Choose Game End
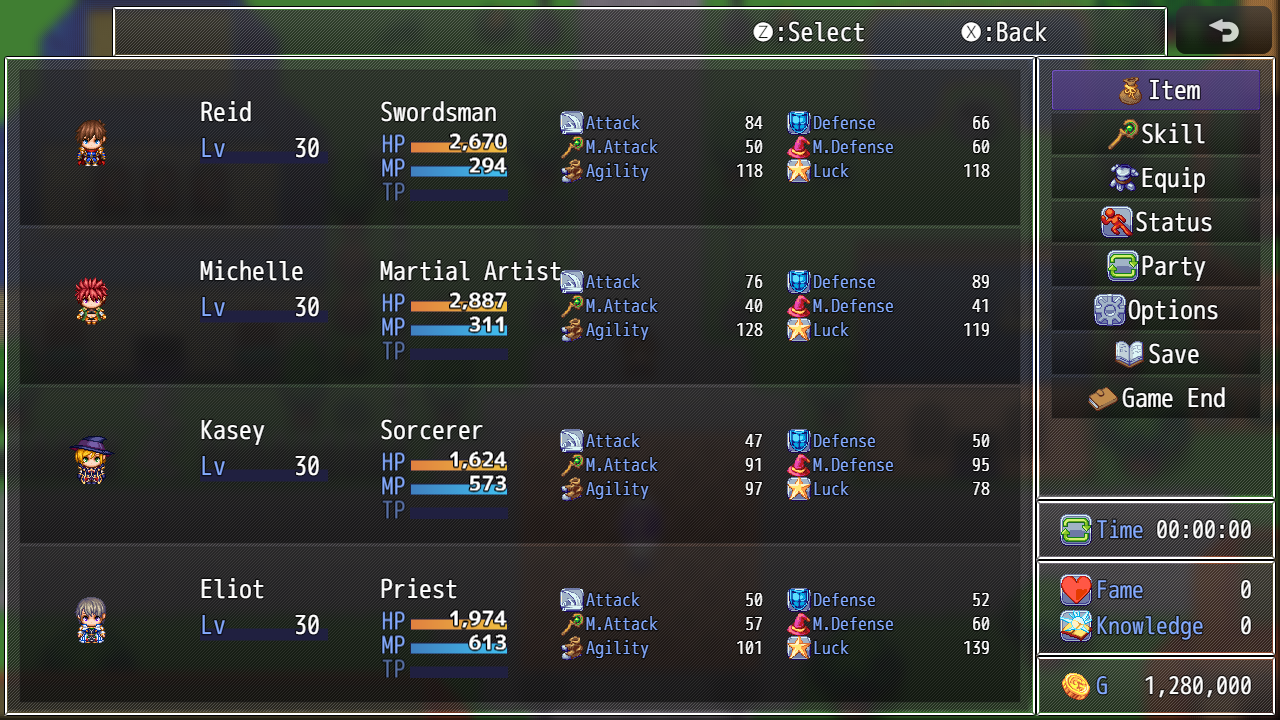The image size is (1280, 720). 1155,398
